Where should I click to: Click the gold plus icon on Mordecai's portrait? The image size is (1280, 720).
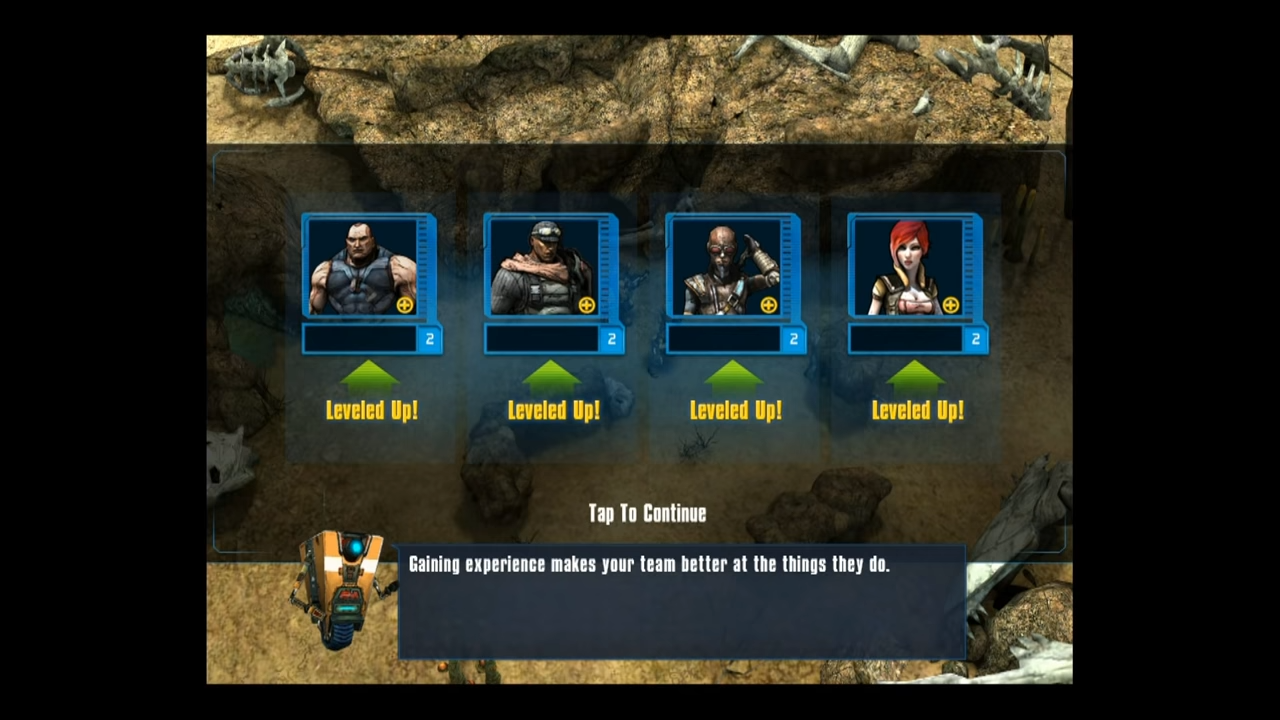(x=769, y=305)
